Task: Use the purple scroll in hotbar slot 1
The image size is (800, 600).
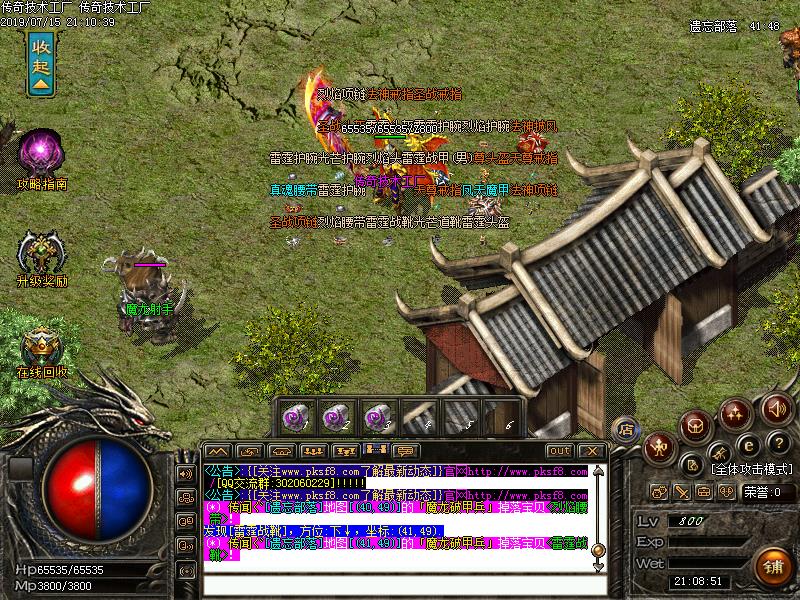Action: [296, 414]
